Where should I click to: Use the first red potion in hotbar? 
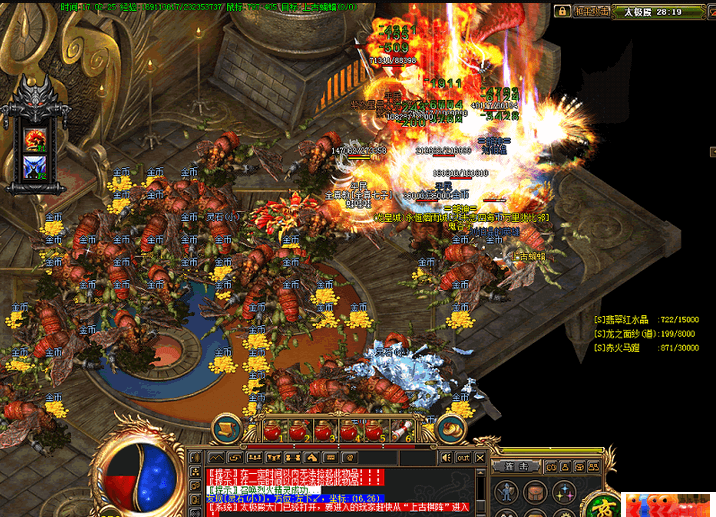pos(273,431)
